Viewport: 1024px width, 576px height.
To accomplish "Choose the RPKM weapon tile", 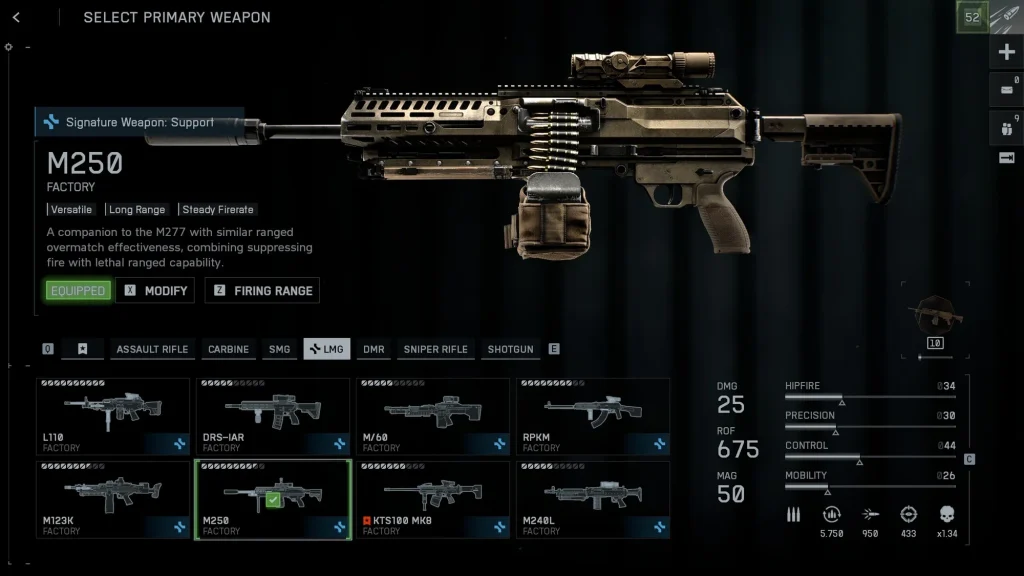I will click(x=593, y=416).
